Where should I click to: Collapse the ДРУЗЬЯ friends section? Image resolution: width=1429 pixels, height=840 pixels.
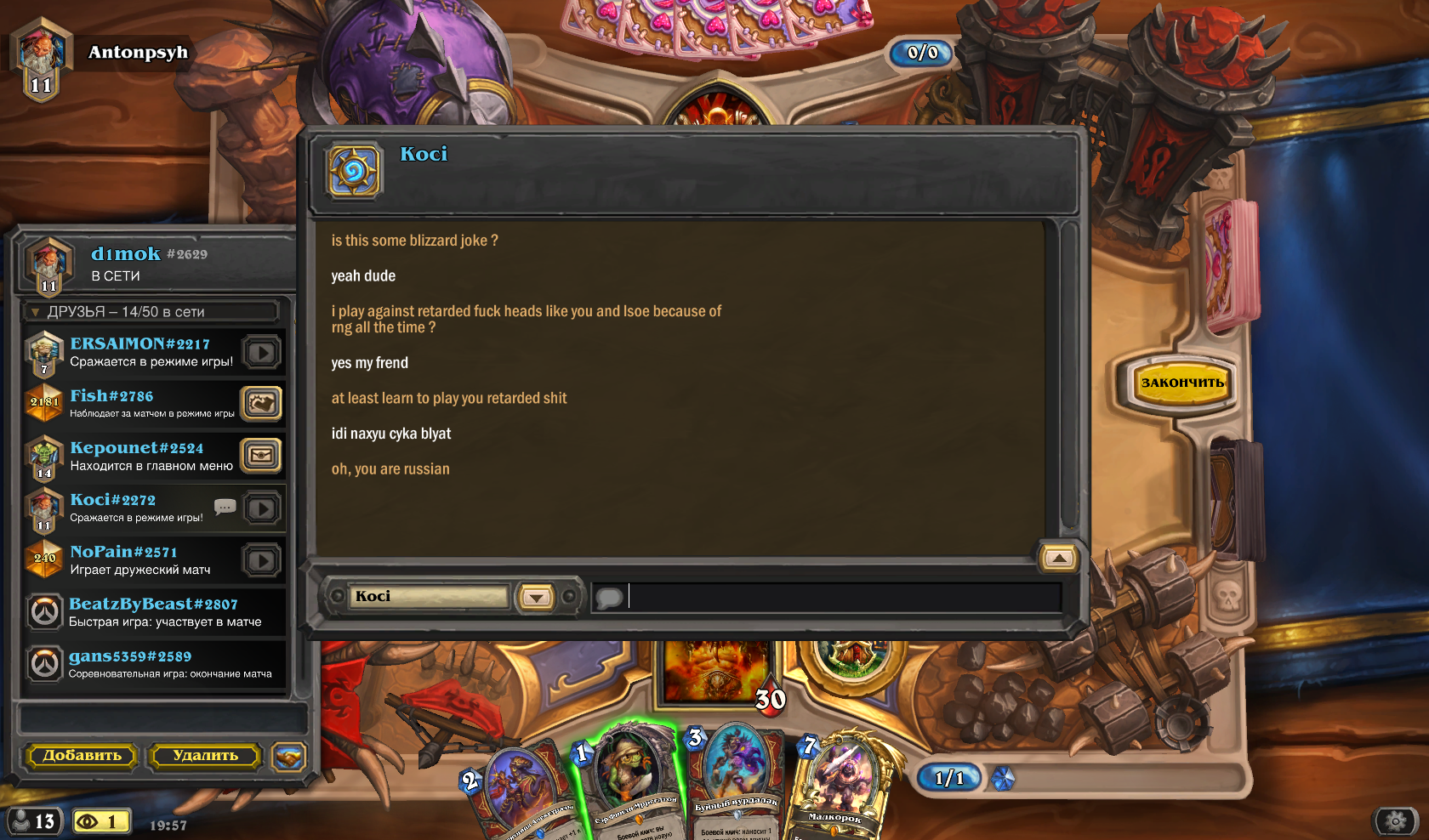click(36, 312)
